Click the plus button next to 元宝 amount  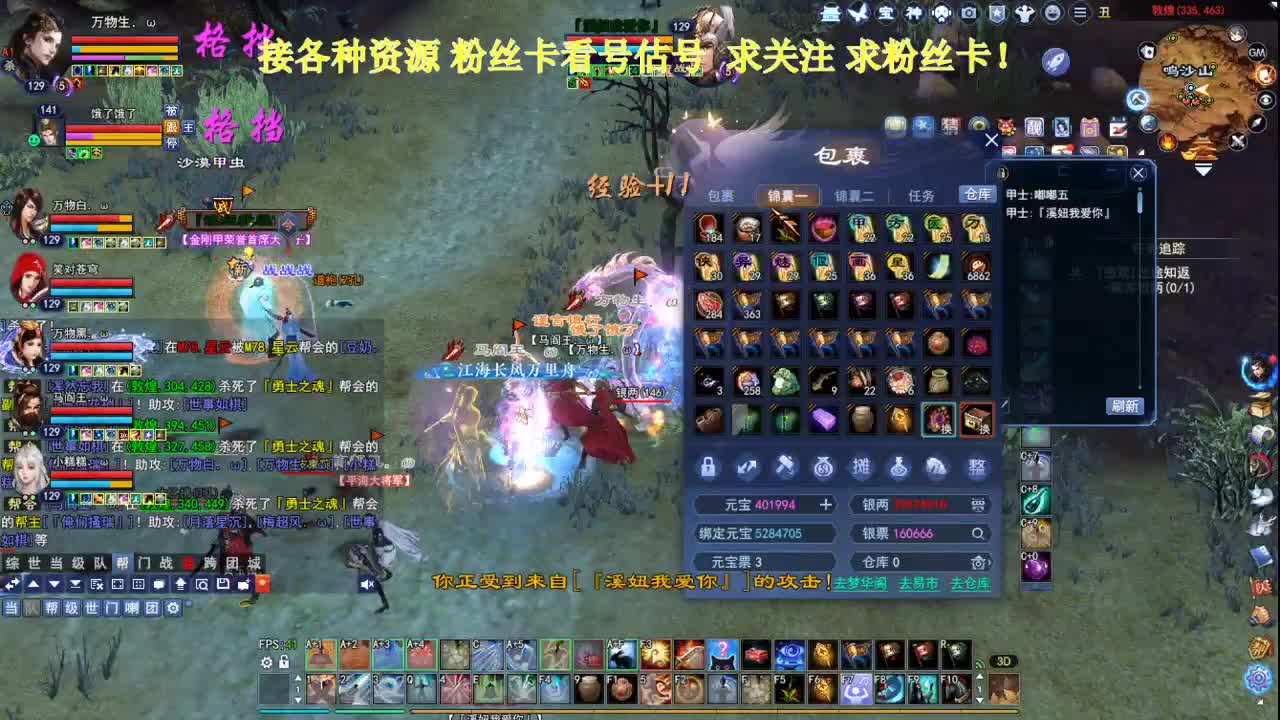tap(826, 504)
